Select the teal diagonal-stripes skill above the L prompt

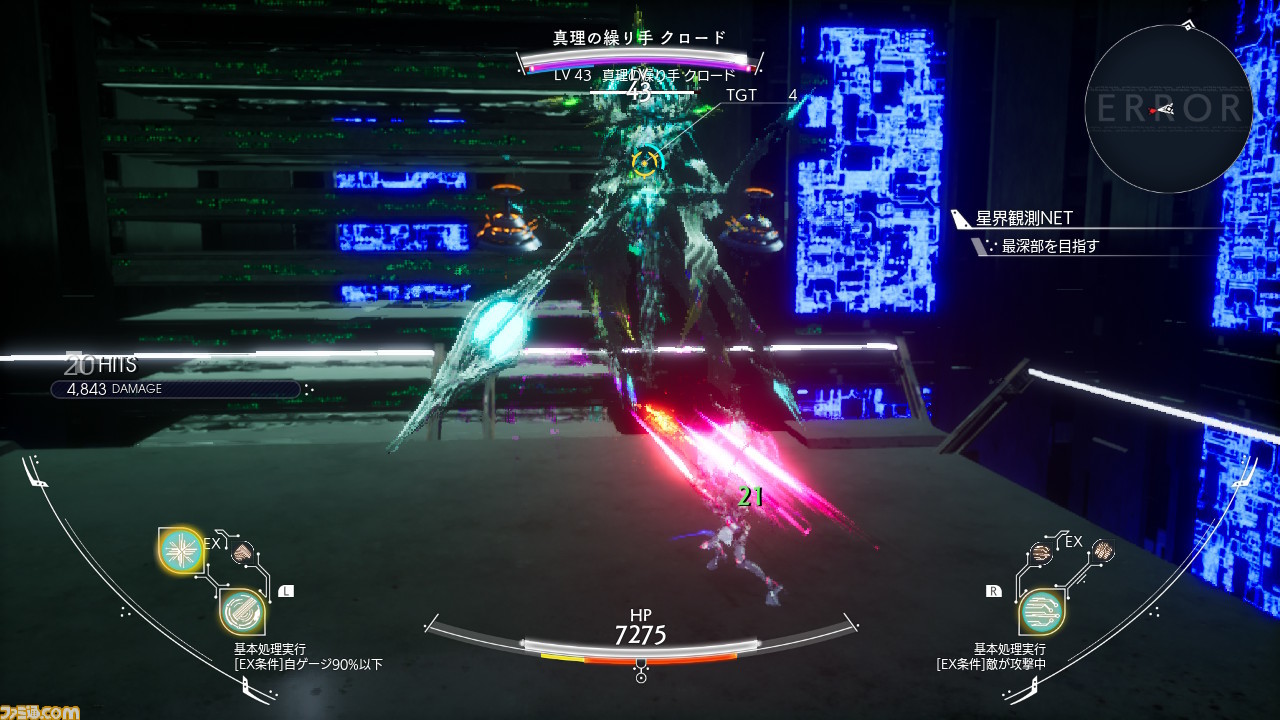(241, 612)
